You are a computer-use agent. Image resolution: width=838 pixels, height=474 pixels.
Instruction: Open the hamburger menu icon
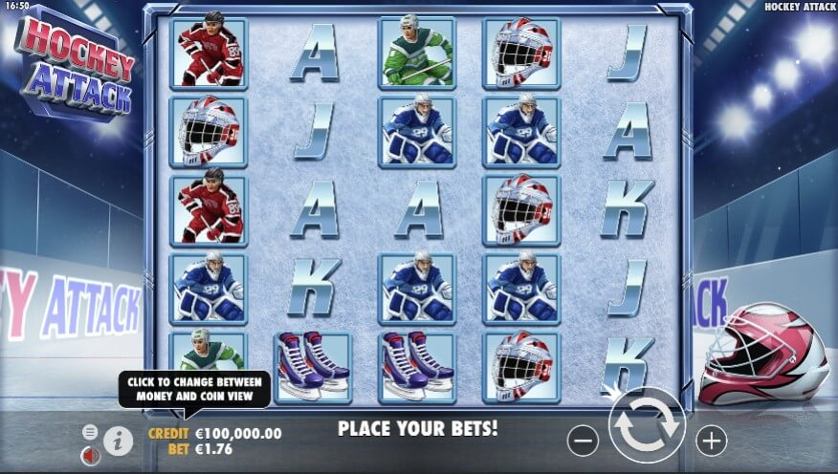click(x=90, y=432)
